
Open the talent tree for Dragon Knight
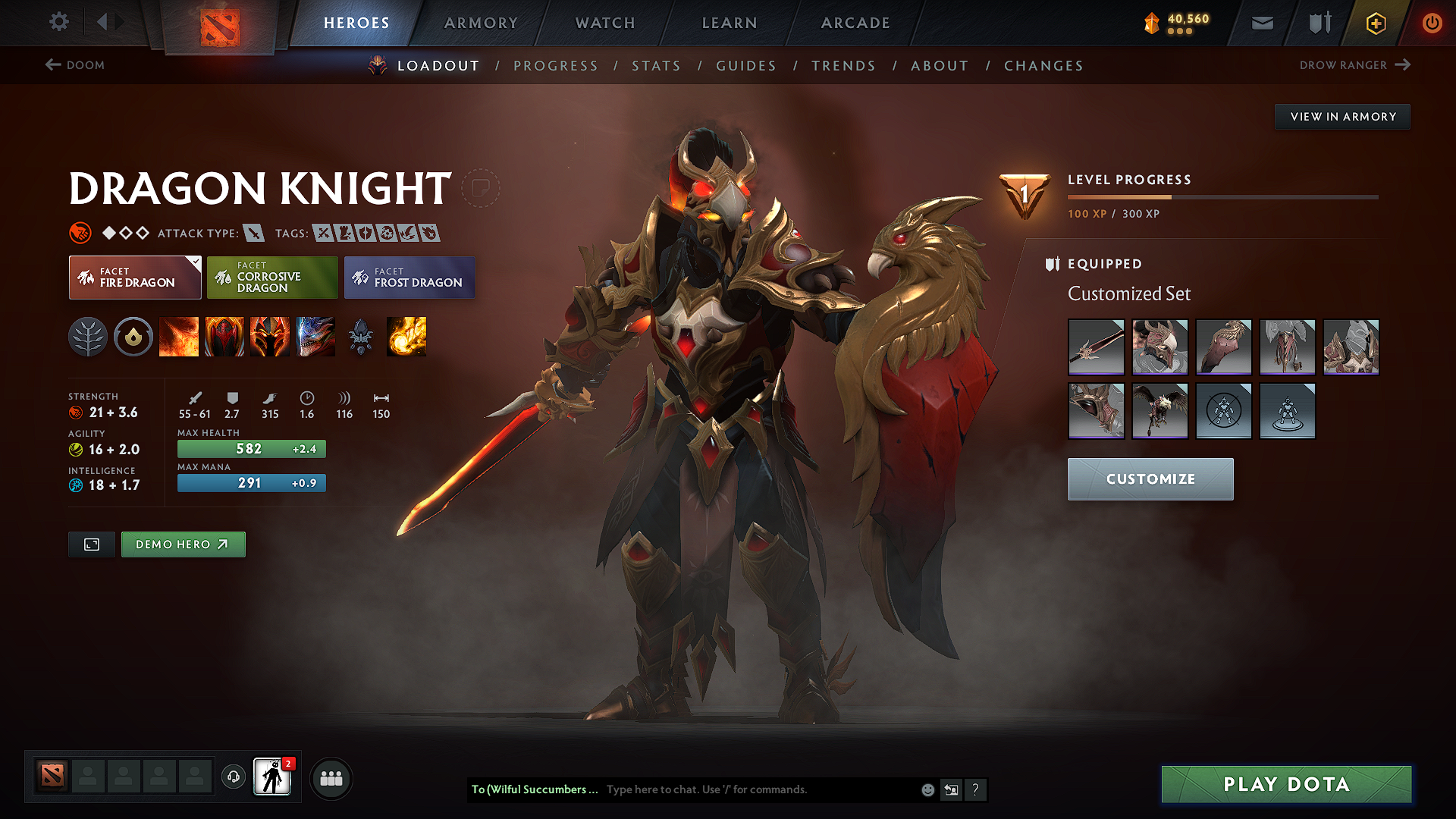[88, 337]
